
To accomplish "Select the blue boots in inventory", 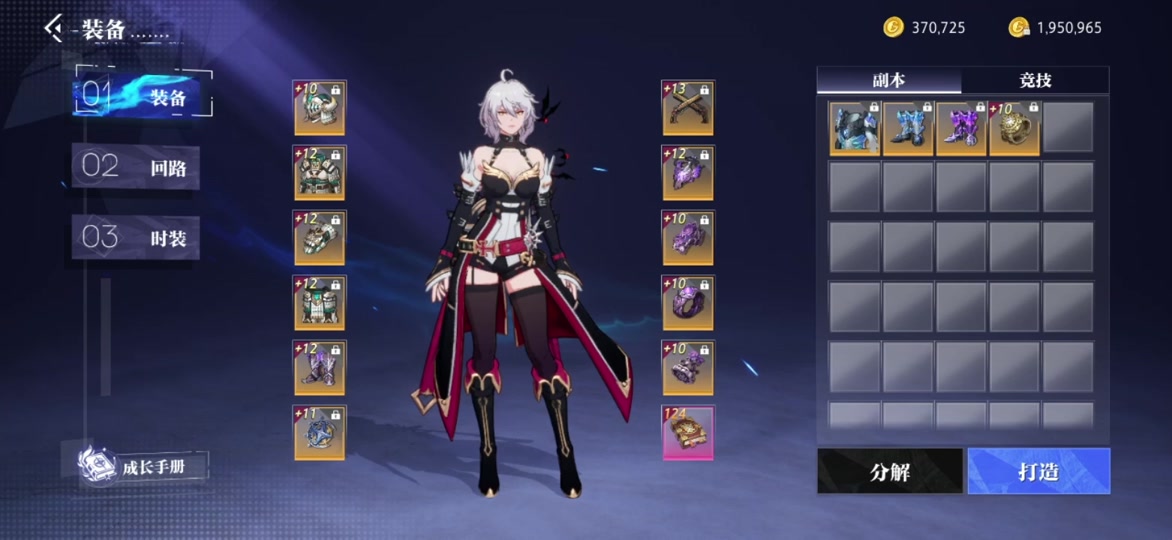I will (x=908, y=128).
